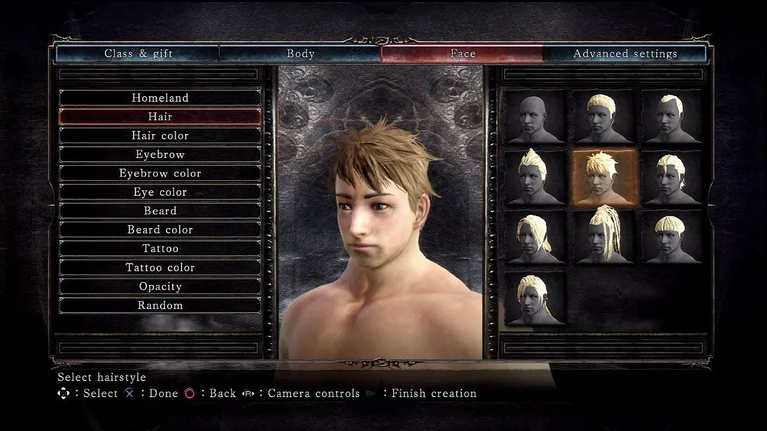Select the Hair menu entry
Viewport: 767px width, 431px height.
pyautogui.click(x=160, y=117)
